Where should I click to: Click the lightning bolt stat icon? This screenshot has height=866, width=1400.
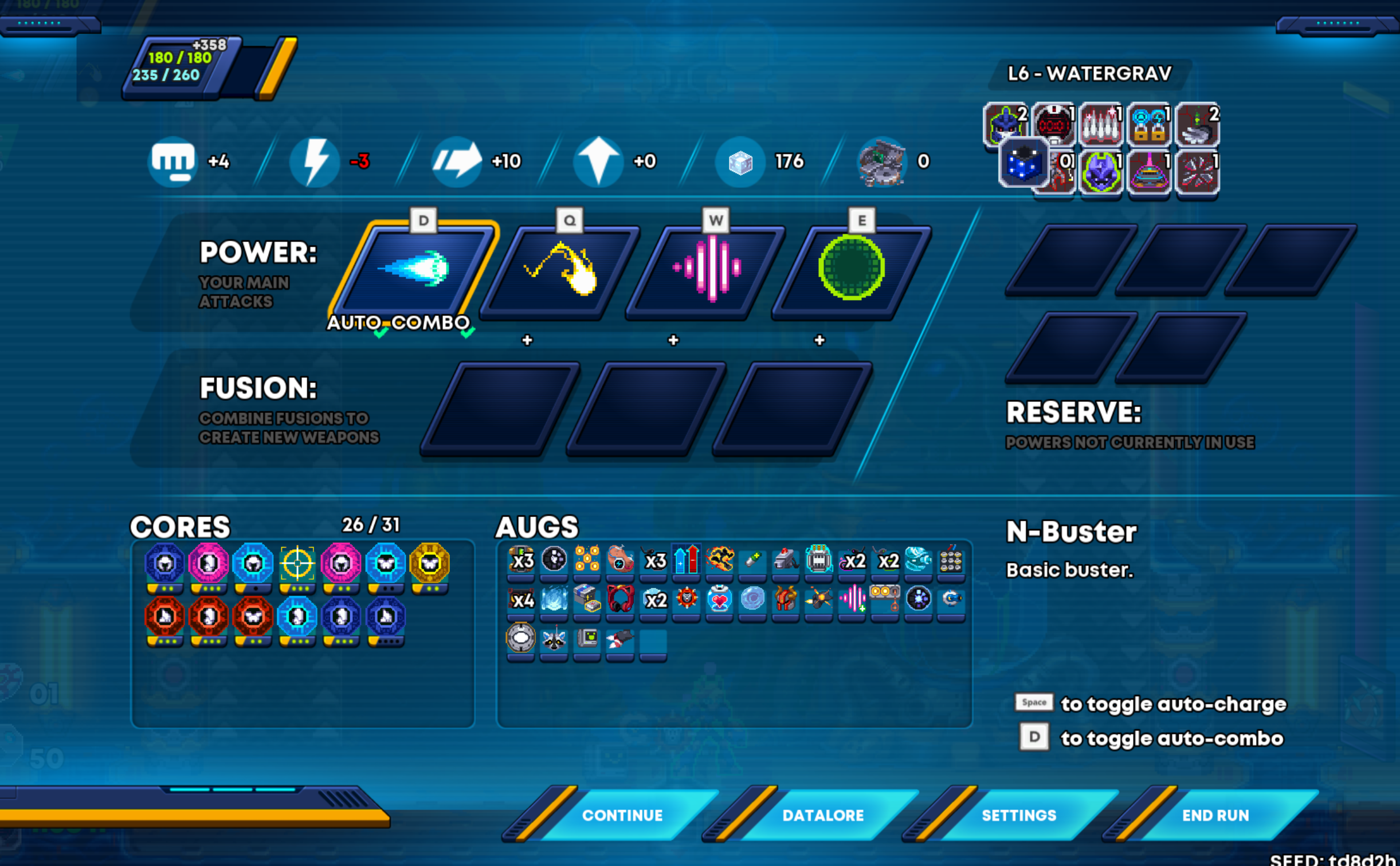[x=315, y=162]
